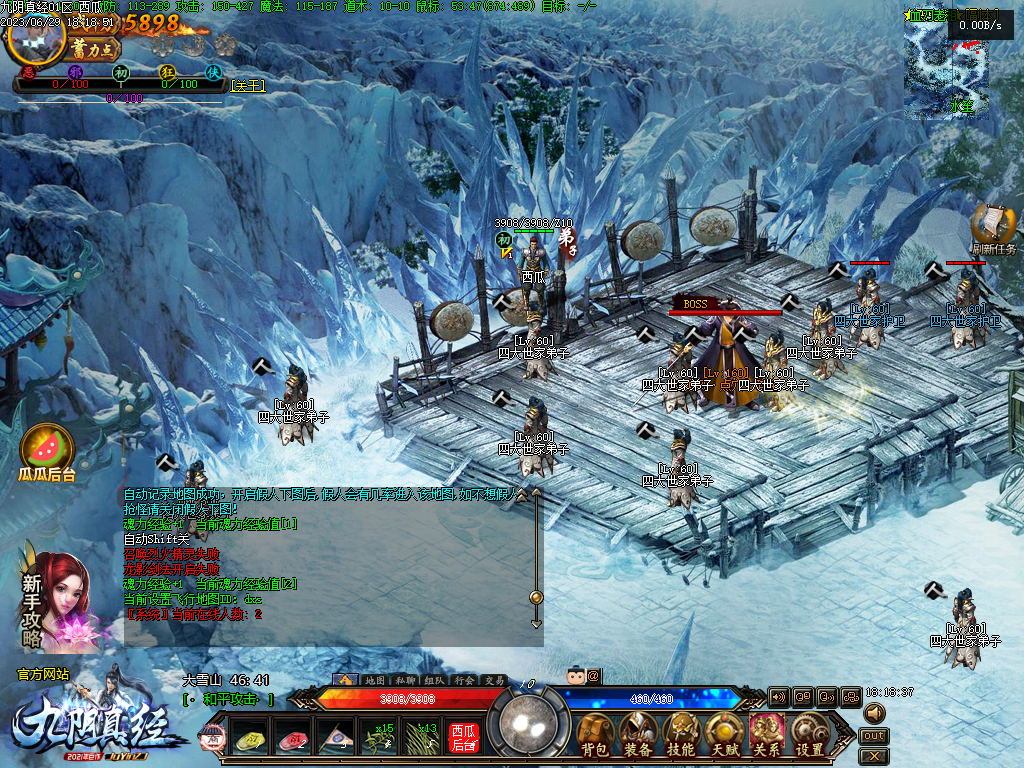Click the 蓄力点 charge point button
This screenshot has width=1024, height=768.
(x=96, y=48)
